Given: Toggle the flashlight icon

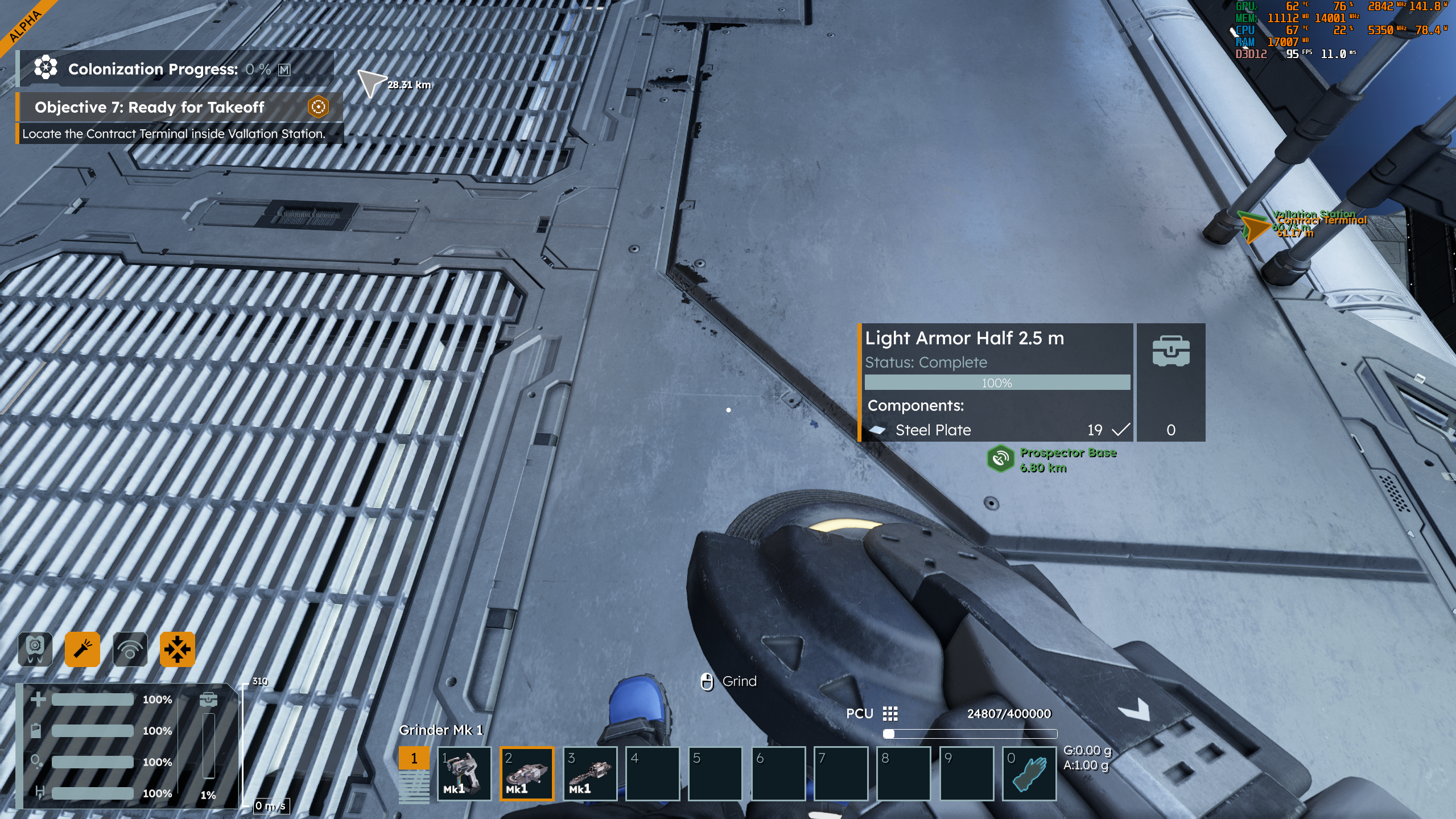Looking at the screenshot, I should [x=83, y=649].
